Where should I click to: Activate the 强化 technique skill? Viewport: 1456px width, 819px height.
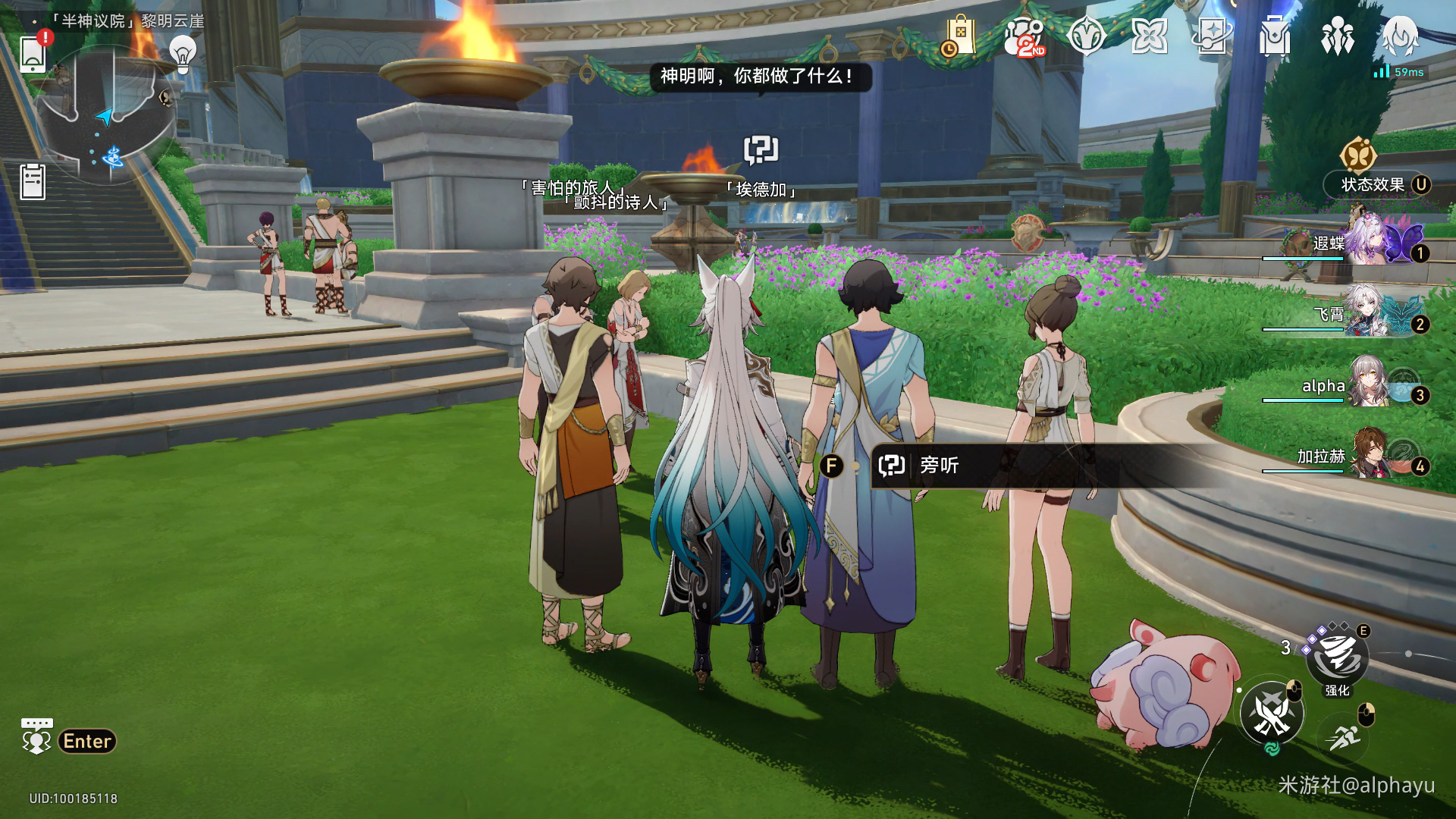click(1338, 657)
